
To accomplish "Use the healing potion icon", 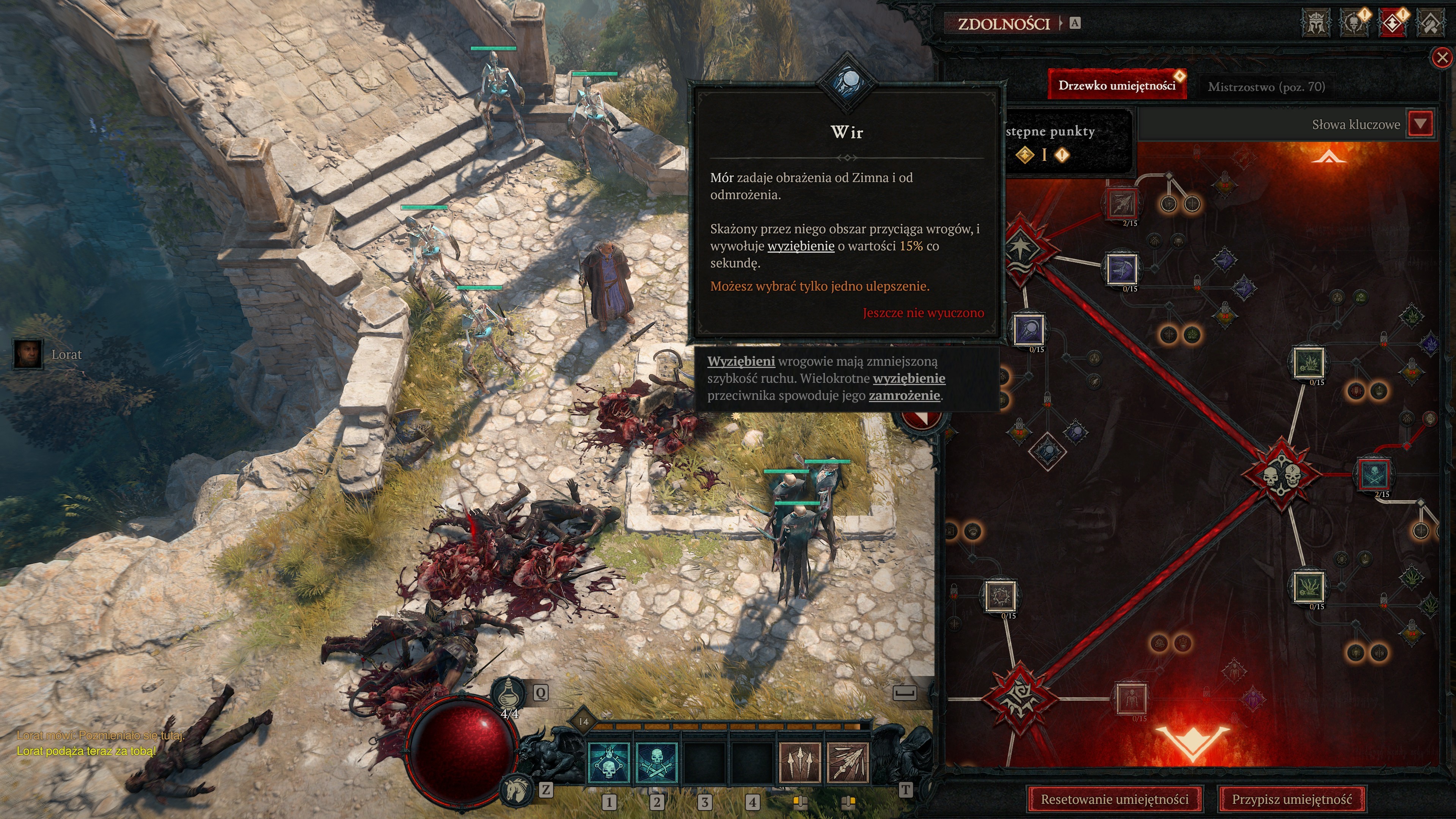I will coord(508,693).
